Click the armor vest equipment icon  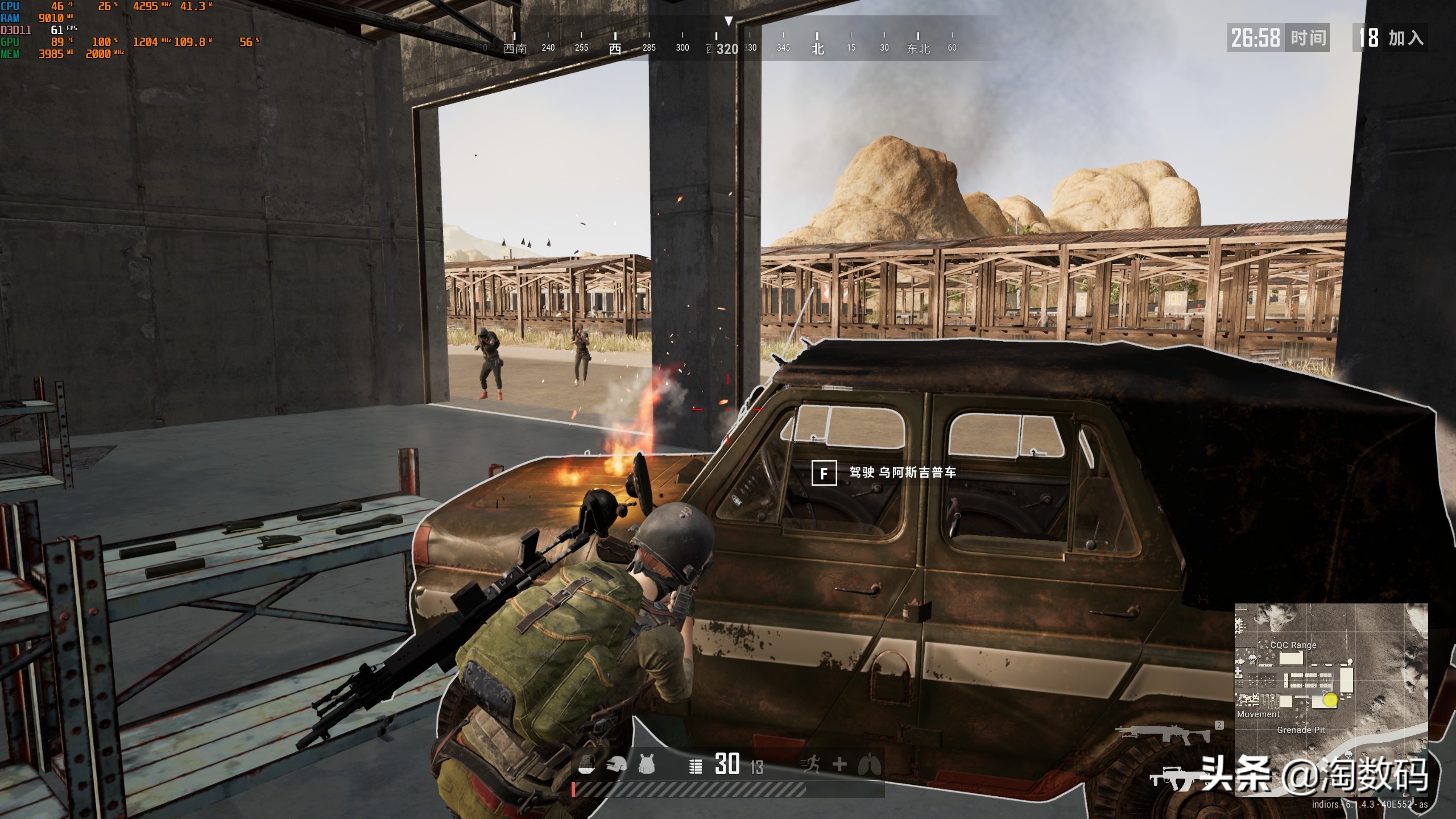[x=646, y=765]
